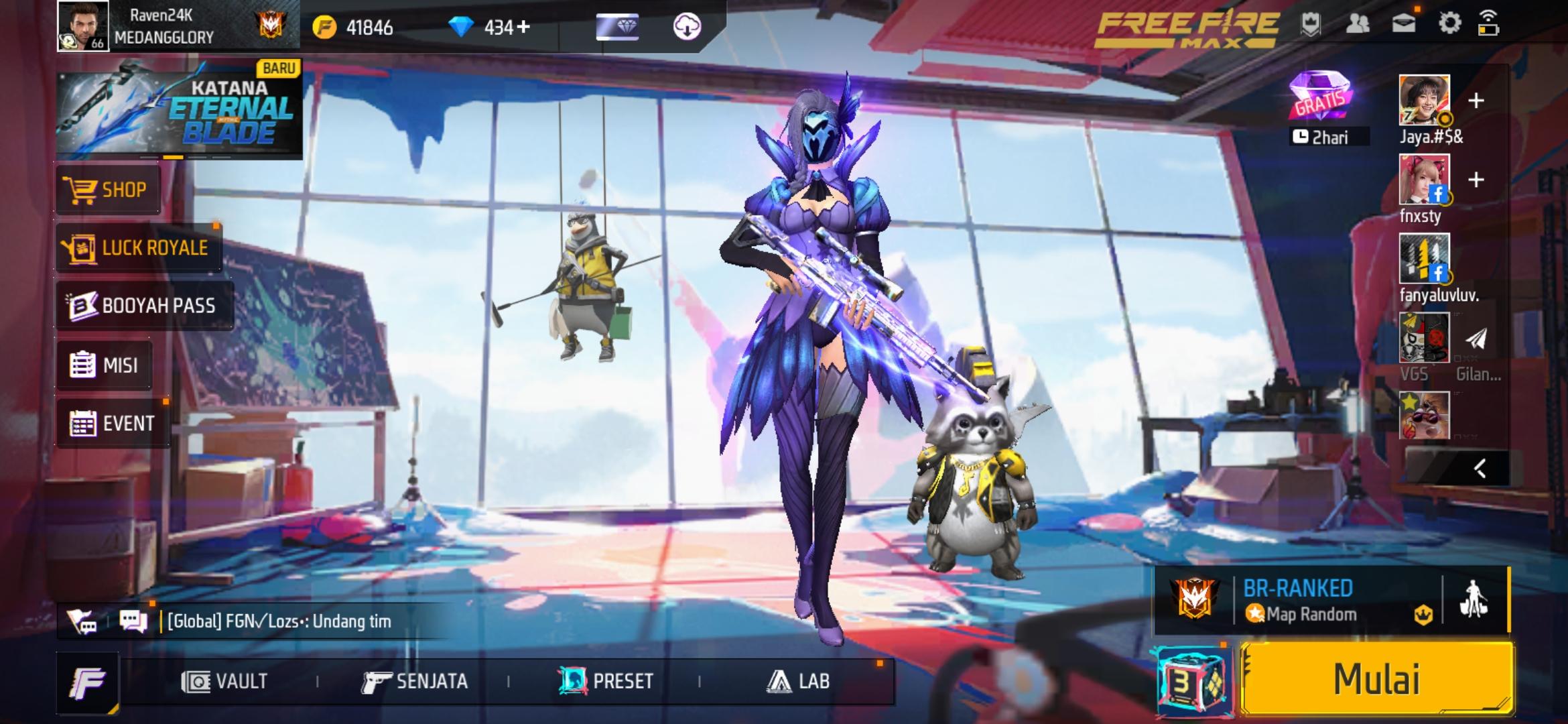Open LUCK ROYALE
The image size is (1568, 724).
(139, 248)
